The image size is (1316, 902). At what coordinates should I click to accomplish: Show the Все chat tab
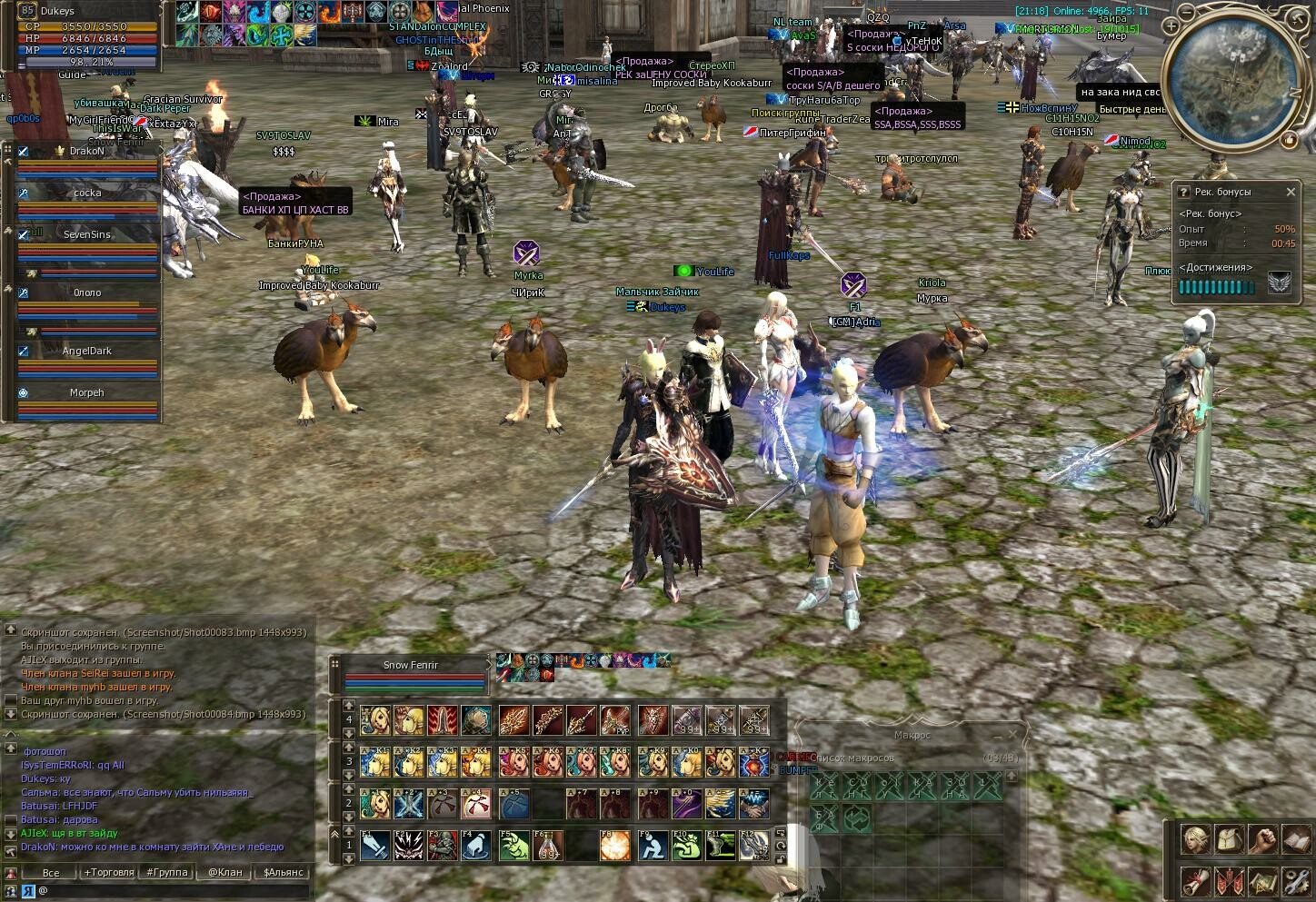(x=51, y=872)
